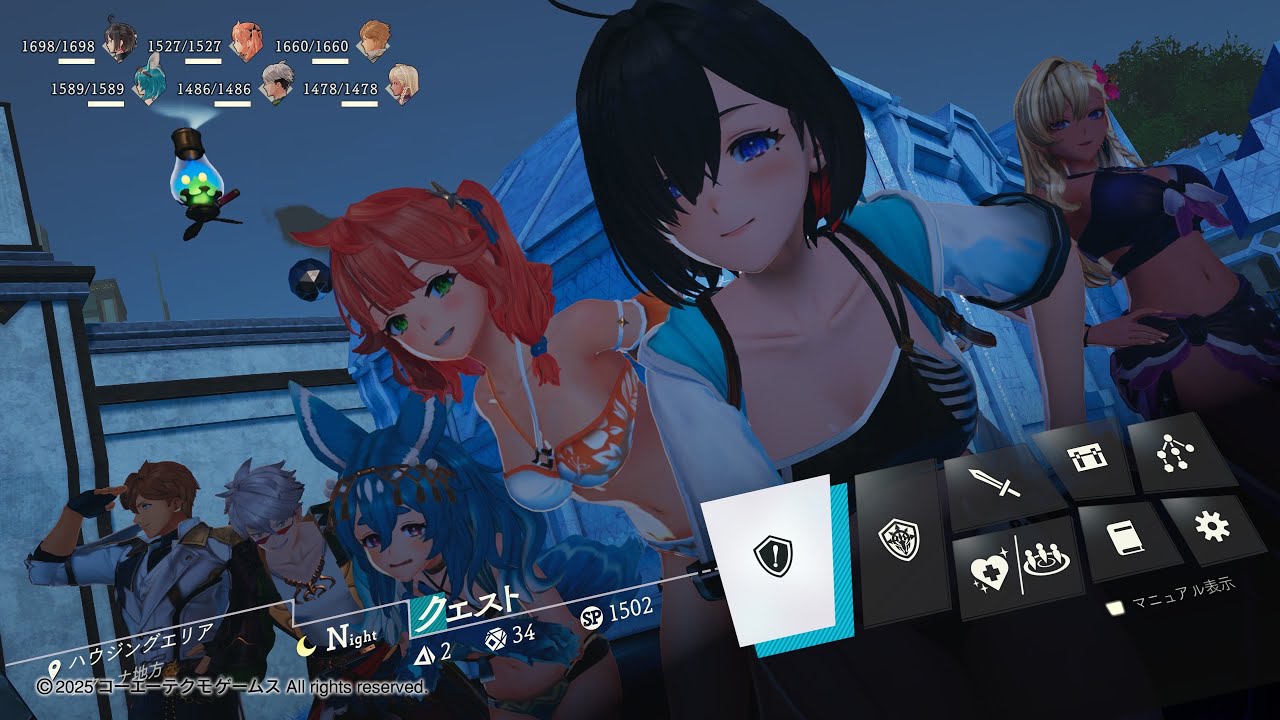Click the black-haired party leader portrait
1280x720 pixels.
pyautogui.click(x=121, y=42)
